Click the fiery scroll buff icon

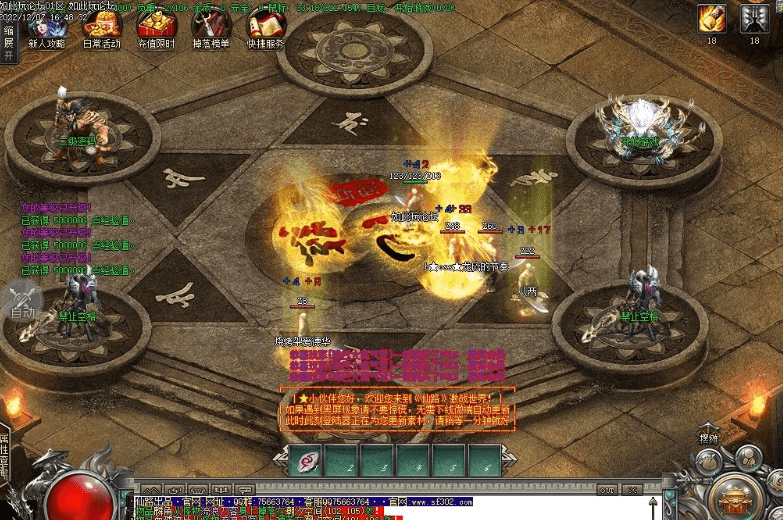click(712, 18)
